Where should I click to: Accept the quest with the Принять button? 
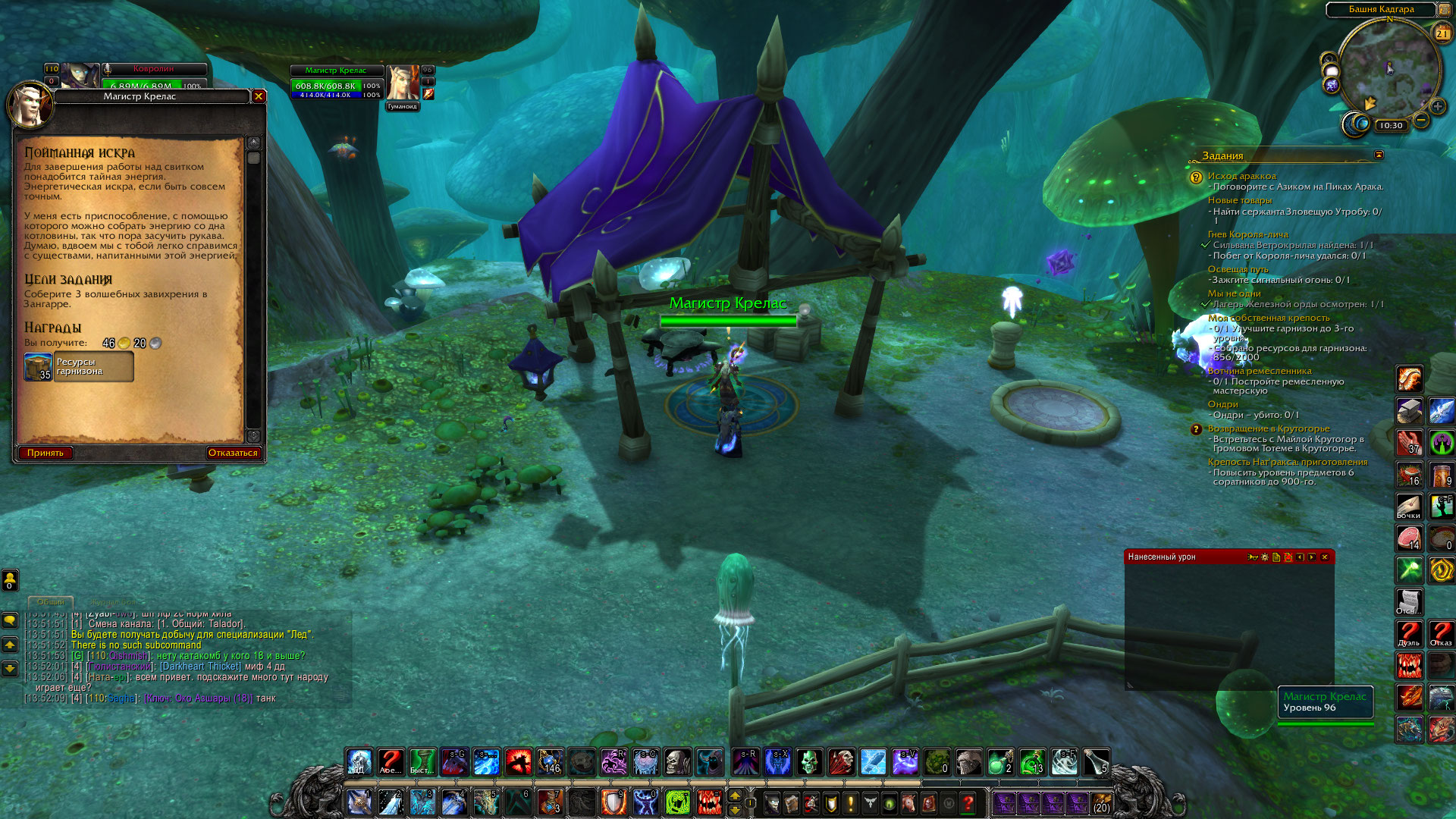point(45,453)
